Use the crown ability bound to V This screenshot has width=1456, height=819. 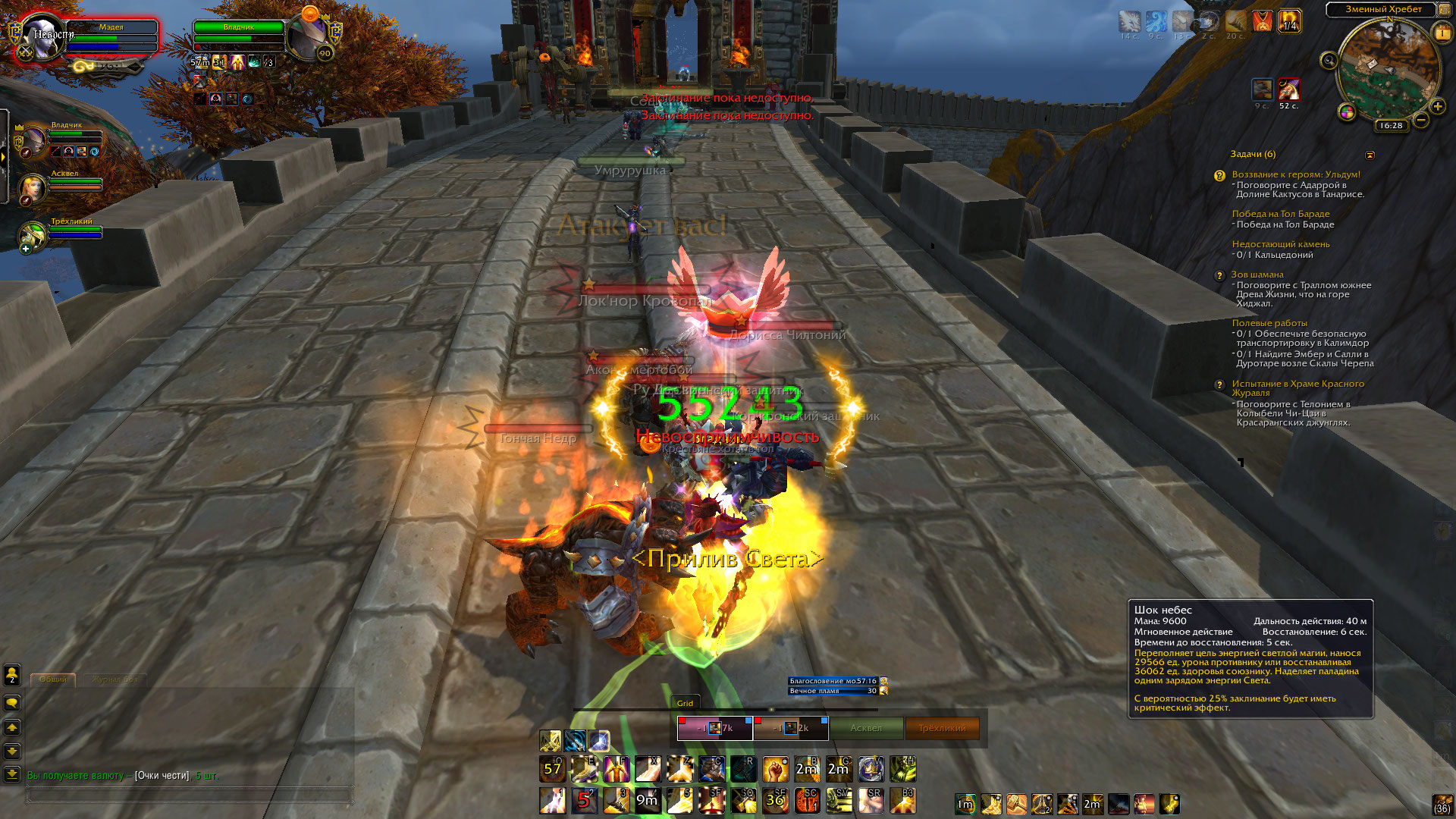tap(871, 770)
